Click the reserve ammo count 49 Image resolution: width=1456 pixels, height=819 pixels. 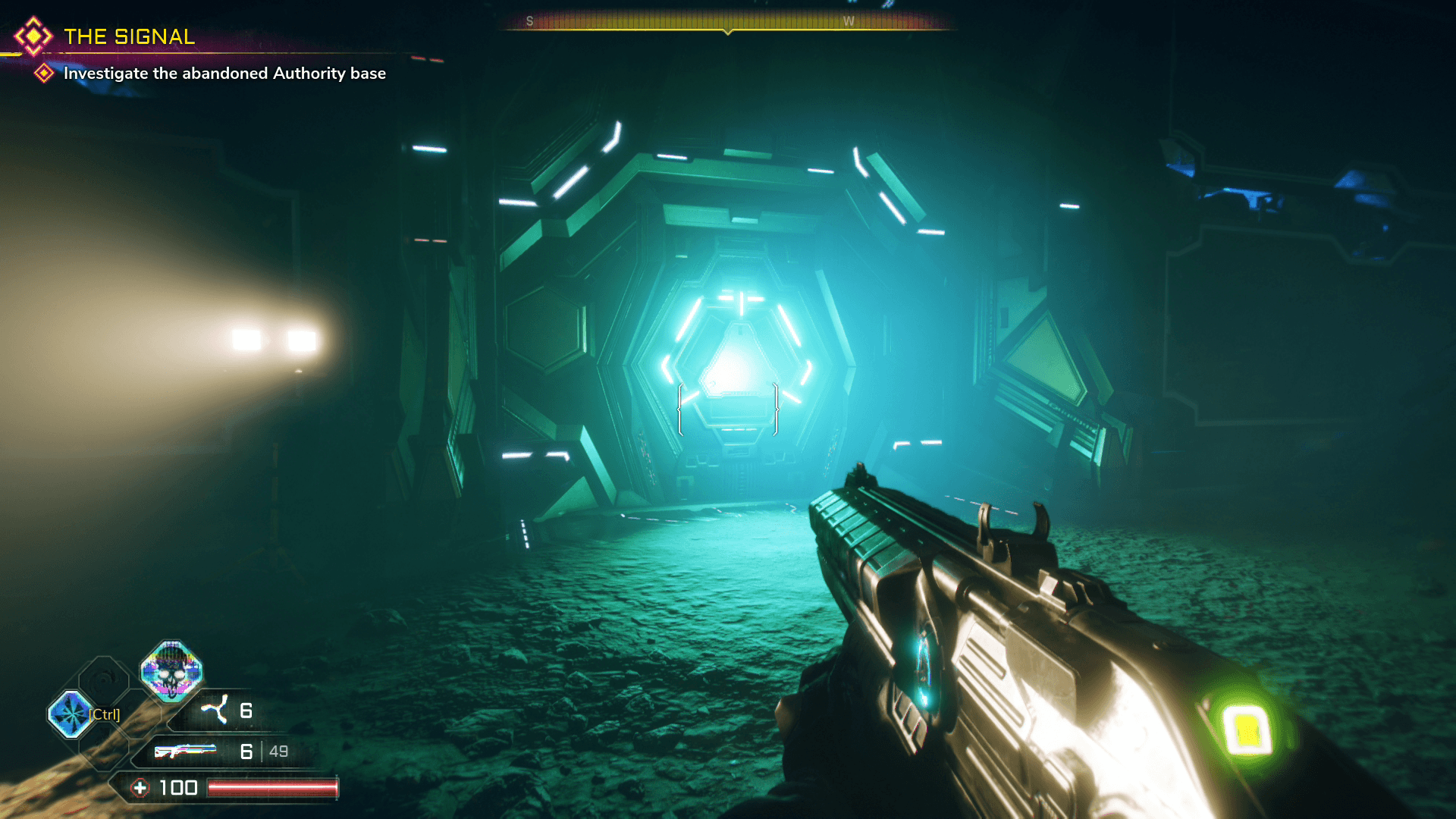point(278,751)
